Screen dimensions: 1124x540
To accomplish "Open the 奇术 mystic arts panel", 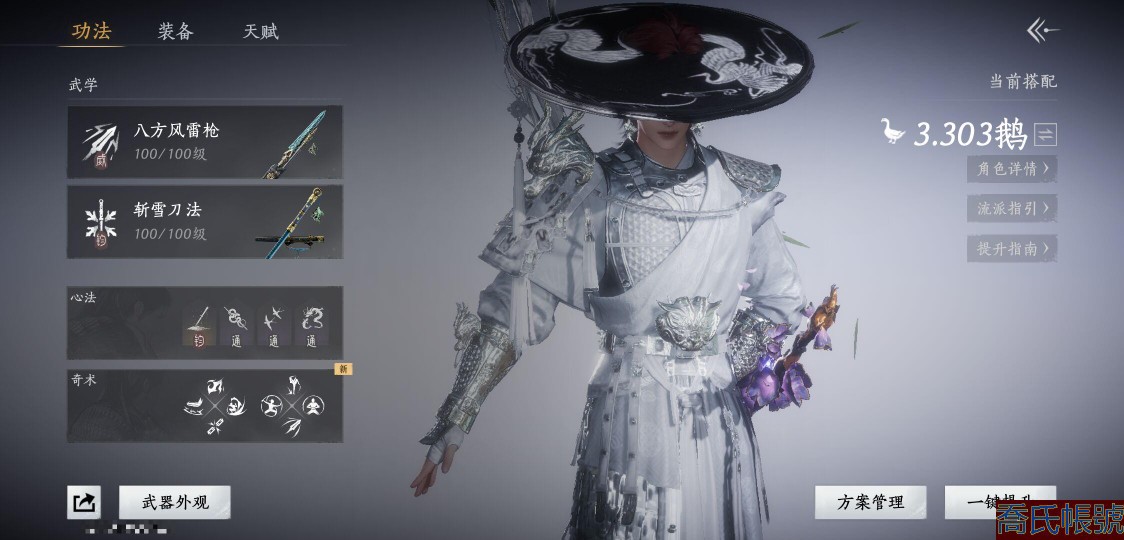I will pos(205,406).
